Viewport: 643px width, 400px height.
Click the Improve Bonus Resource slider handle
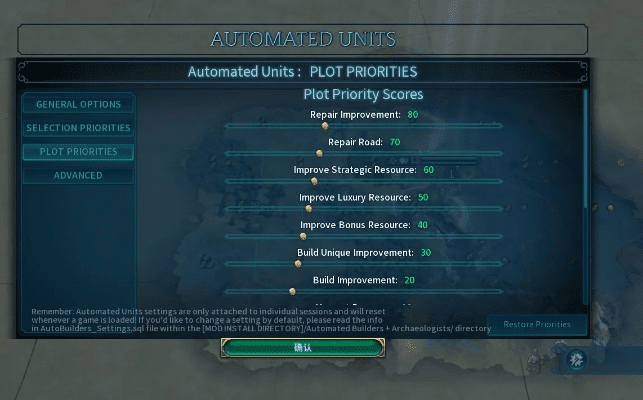click(x=303, y=236)
